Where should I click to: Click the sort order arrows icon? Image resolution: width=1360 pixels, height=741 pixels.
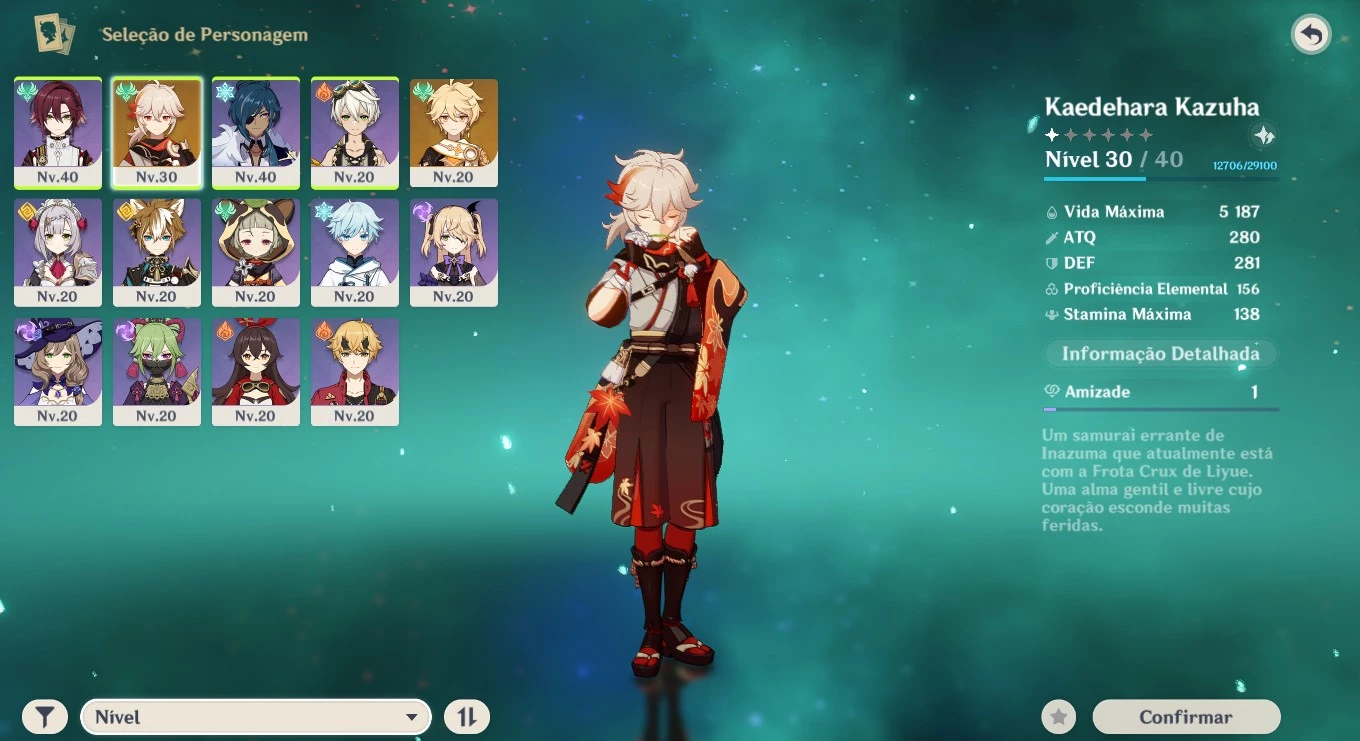click(x=466, y=716)
